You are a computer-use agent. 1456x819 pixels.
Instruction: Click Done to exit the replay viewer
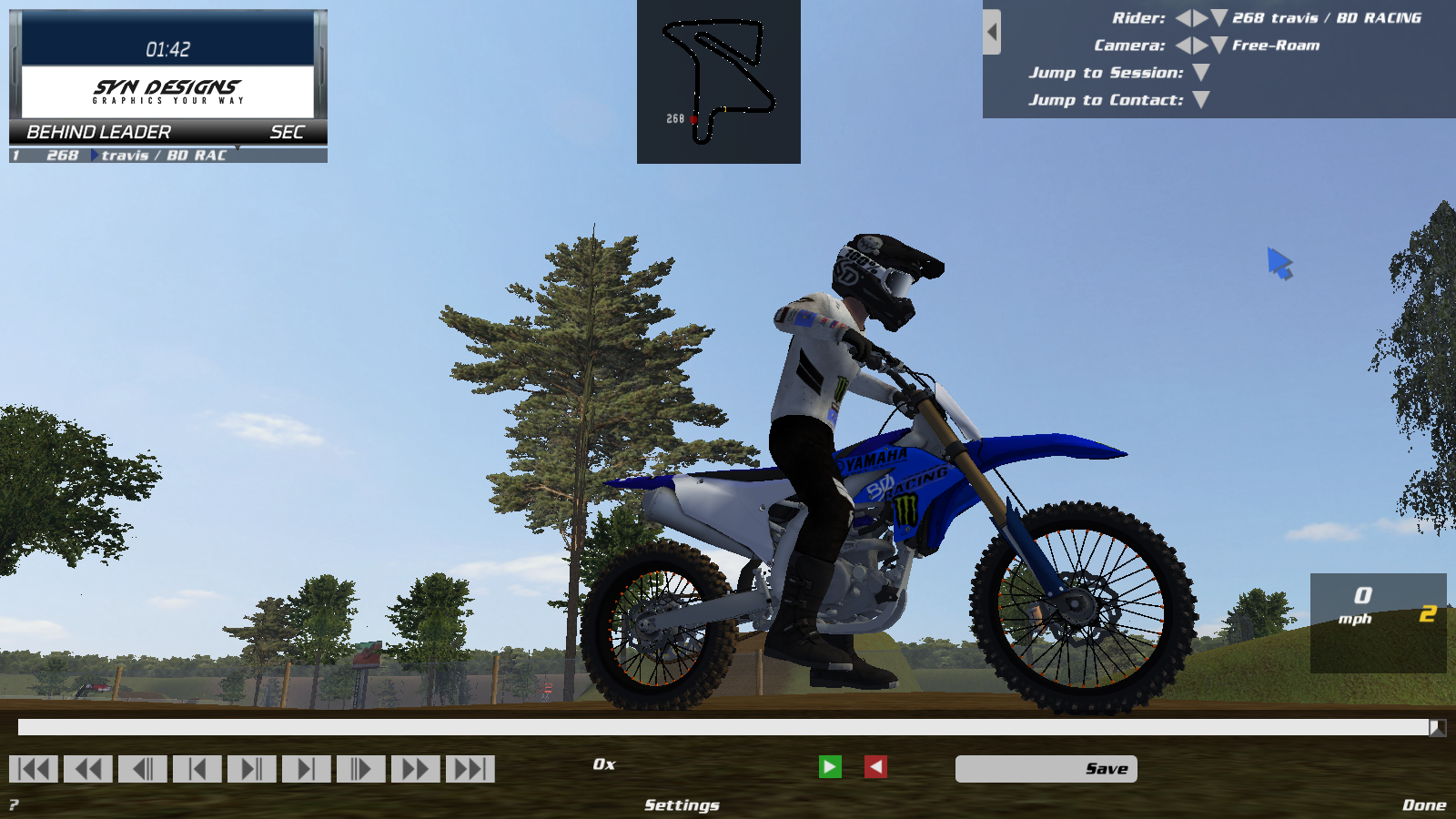[x=1426, y=804]
